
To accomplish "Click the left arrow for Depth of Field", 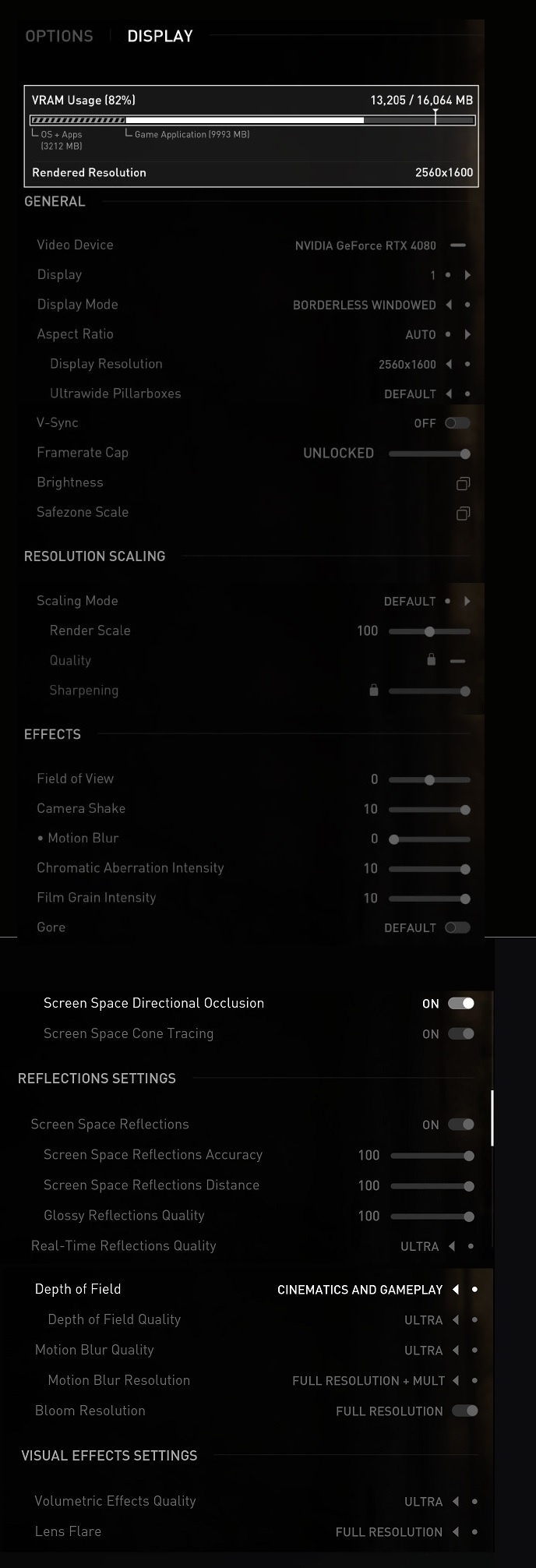I will [456, 1289].
